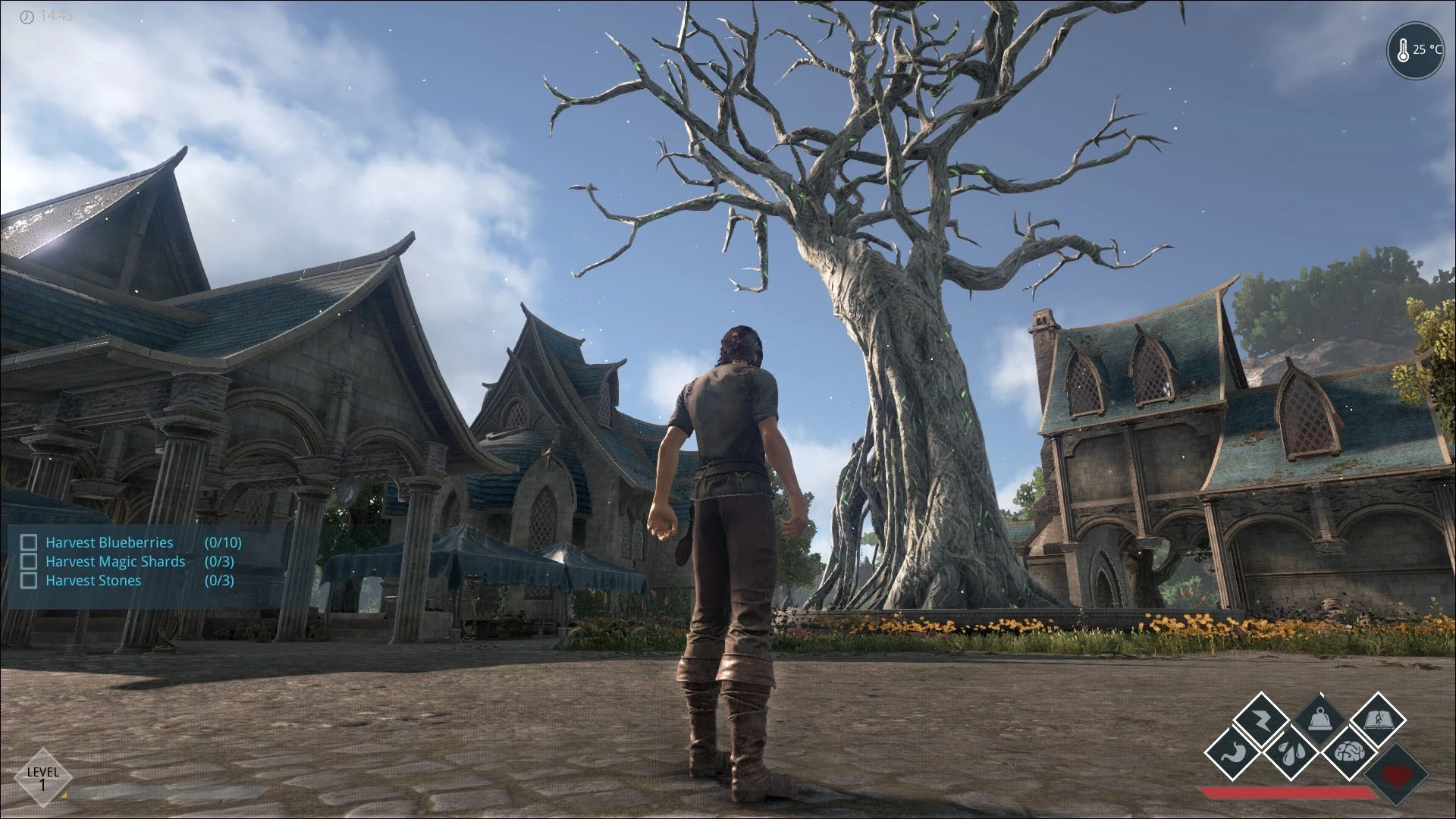The image size is (1456, 819).
Task: Select the Harvest Magic Shards objective
Action: 115,561
